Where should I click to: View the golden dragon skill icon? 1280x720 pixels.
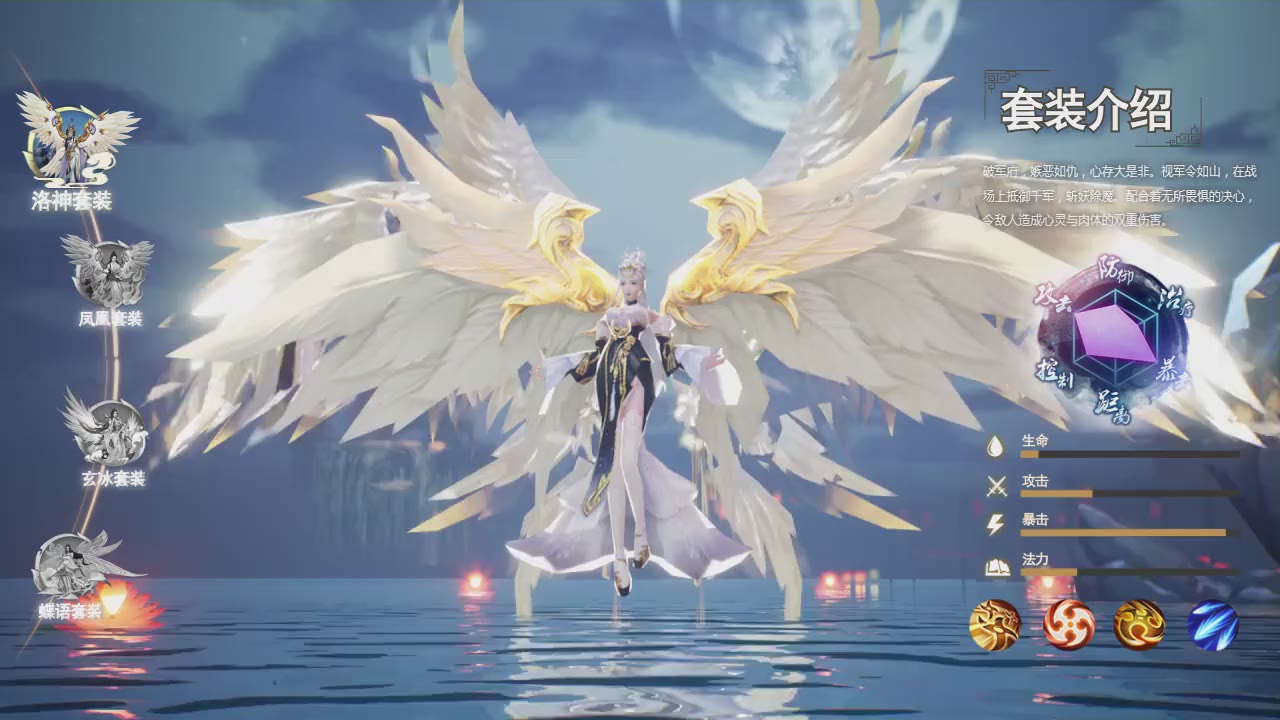tap(995, 625)
